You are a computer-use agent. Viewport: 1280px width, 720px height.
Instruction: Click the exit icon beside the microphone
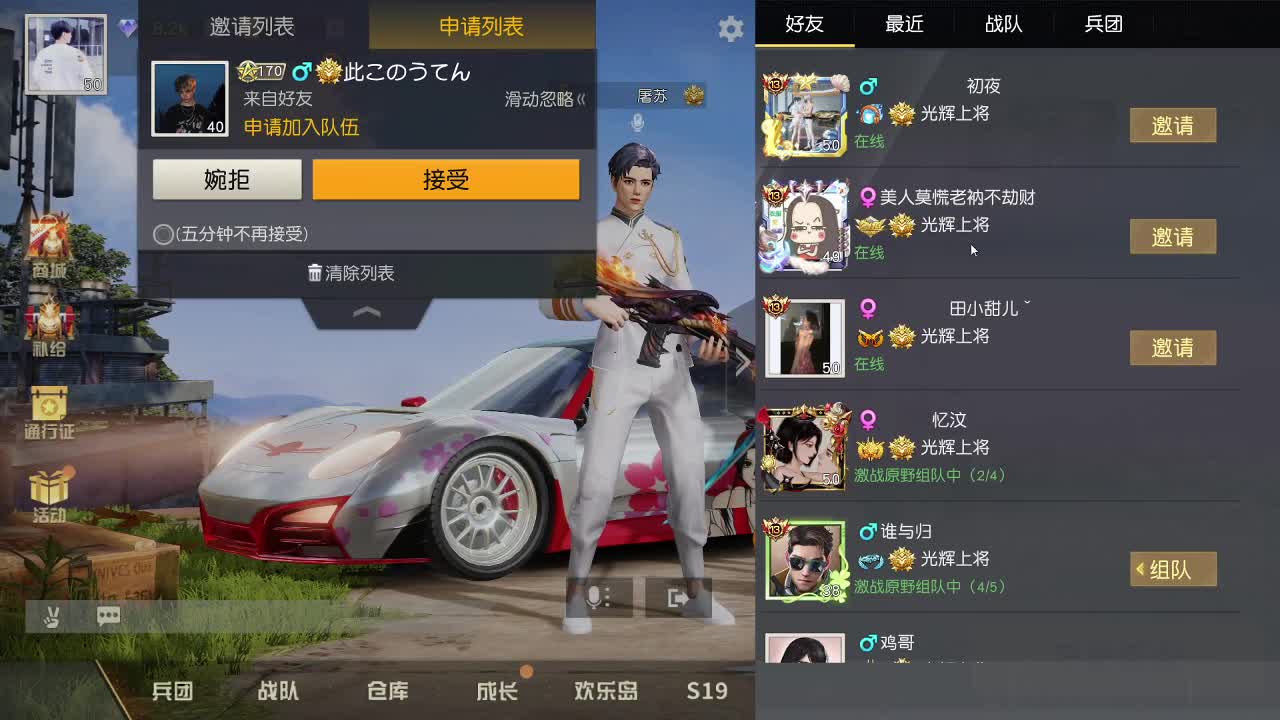[678, 597]
